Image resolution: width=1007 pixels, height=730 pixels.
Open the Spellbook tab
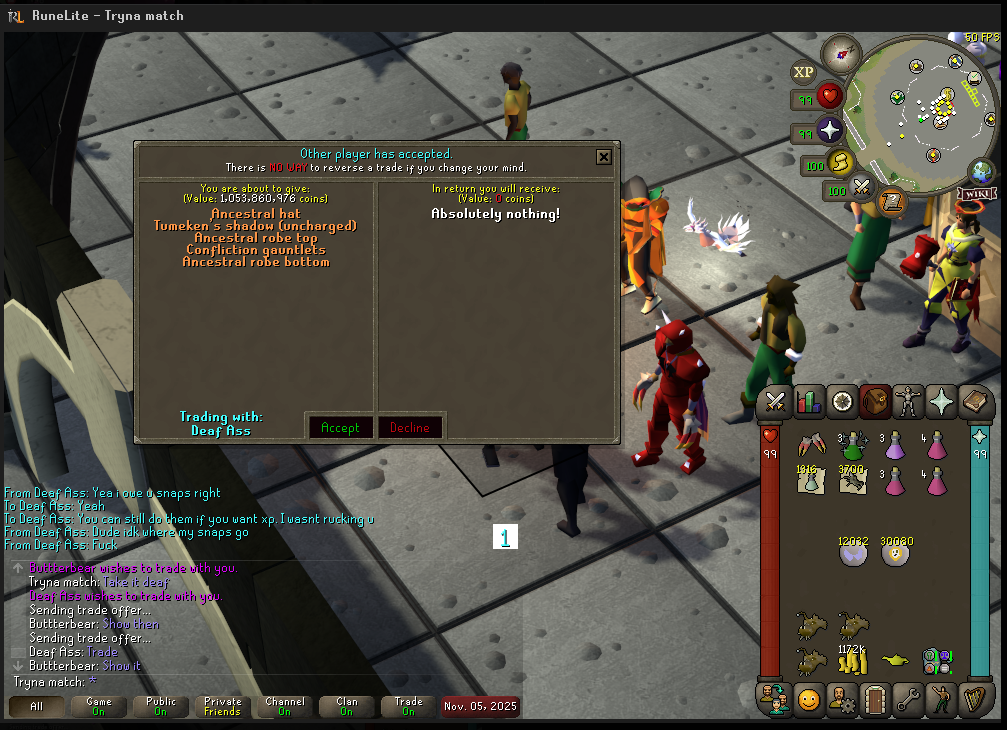973,402
